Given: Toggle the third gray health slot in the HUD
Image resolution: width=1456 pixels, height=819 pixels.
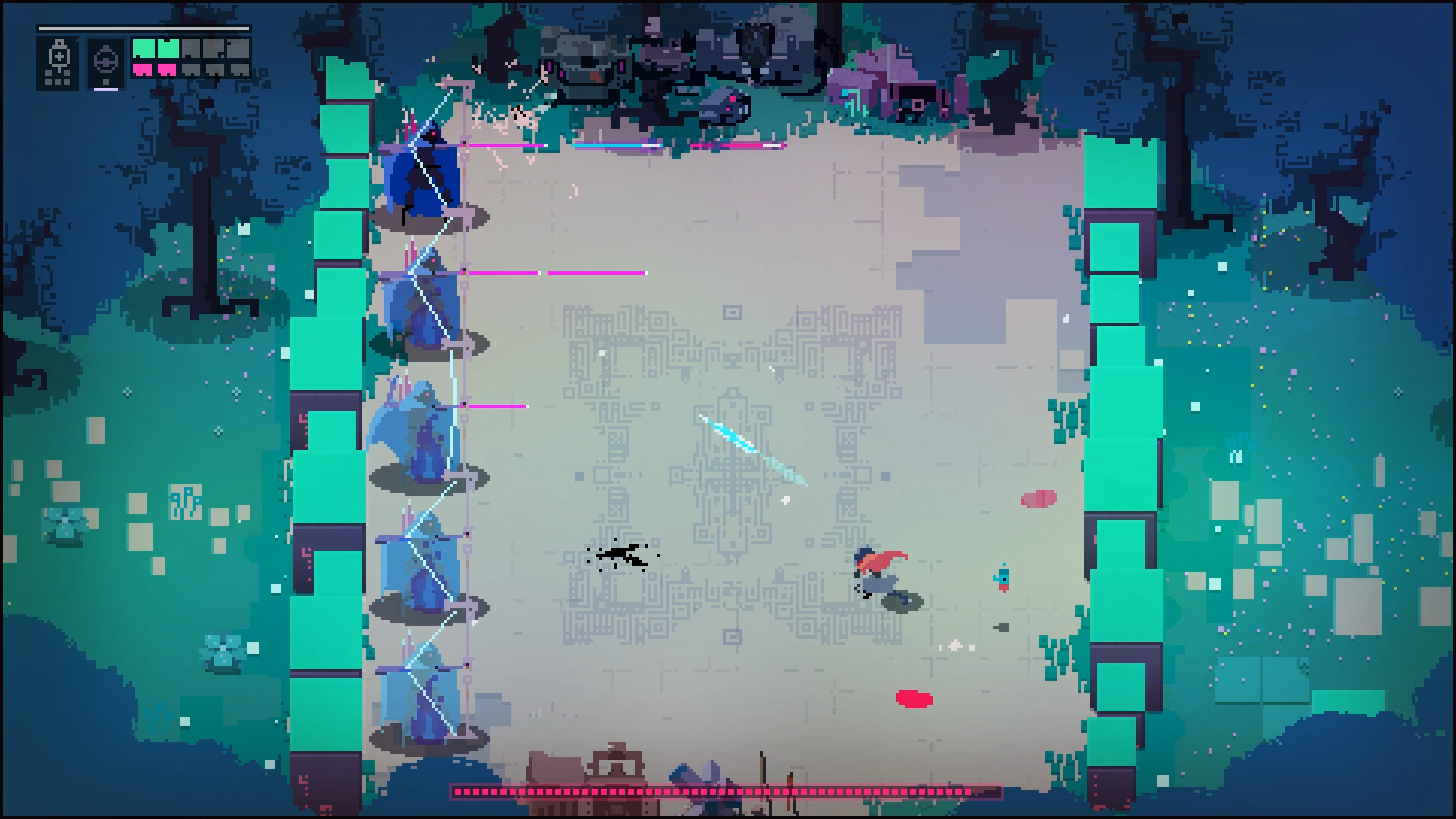Looking at the screenshot, I should [x=191, y=48].
